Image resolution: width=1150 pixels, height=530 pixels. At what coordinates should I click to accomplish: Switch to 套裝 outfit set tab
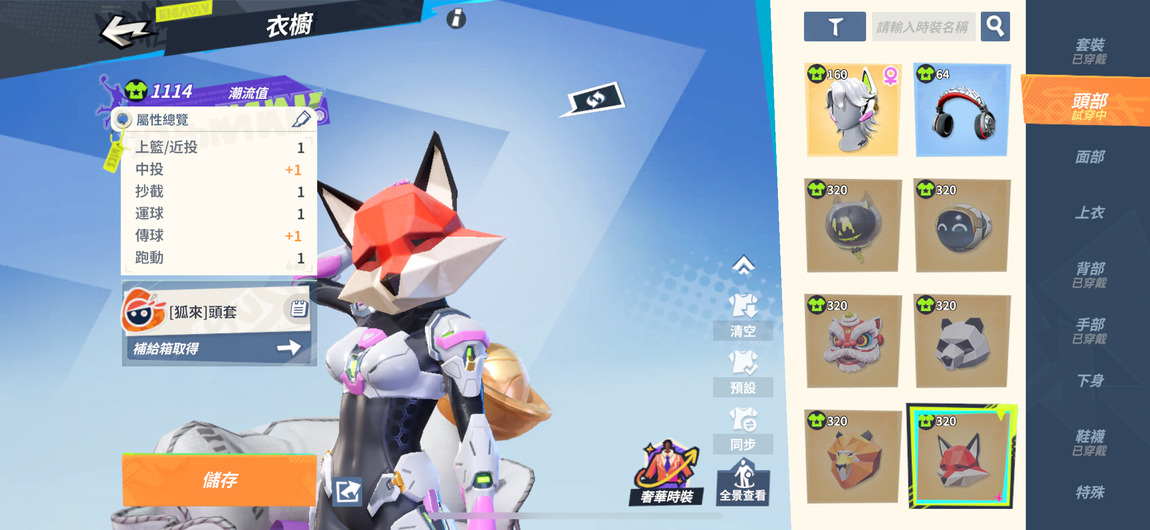[1089, 50]
